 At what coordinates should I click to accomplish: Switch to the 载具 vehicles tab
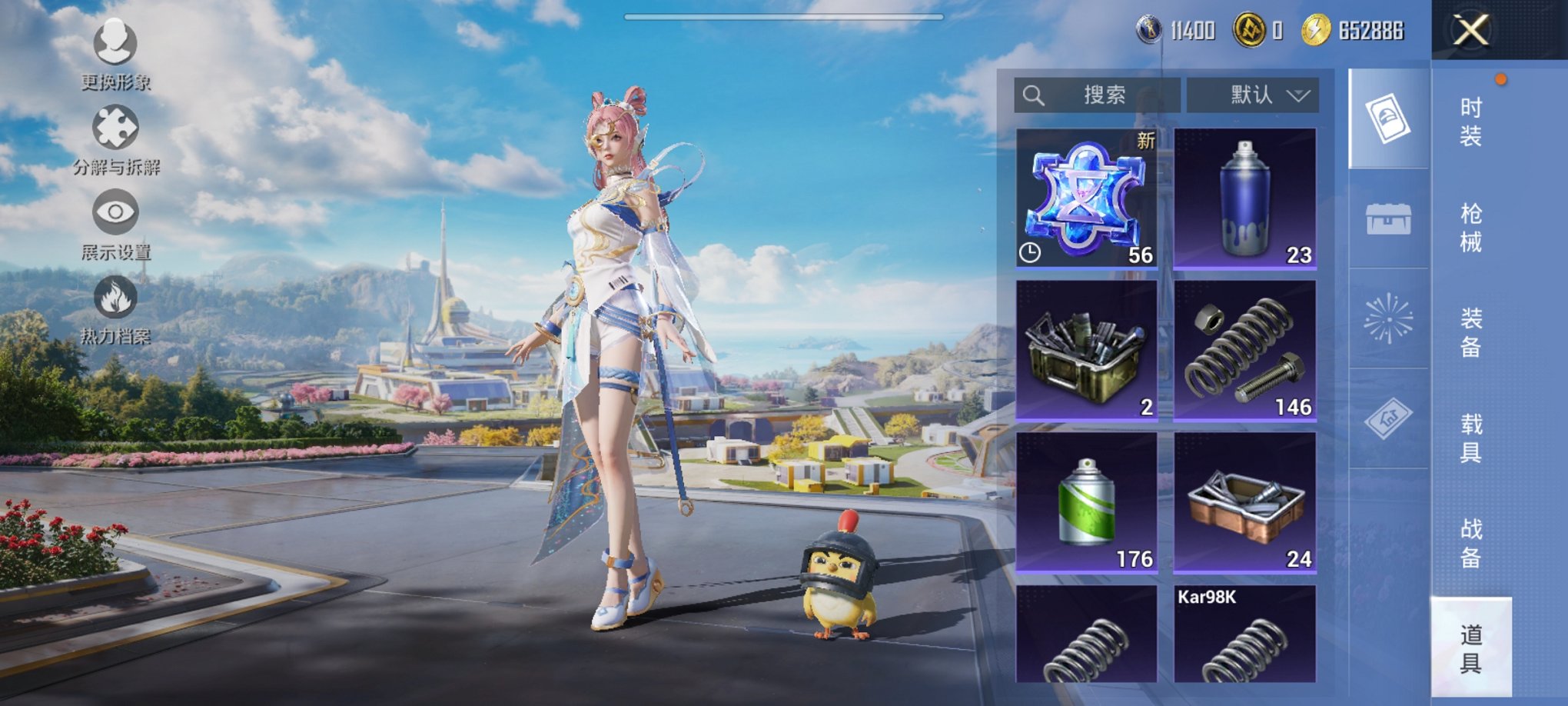1470,438
